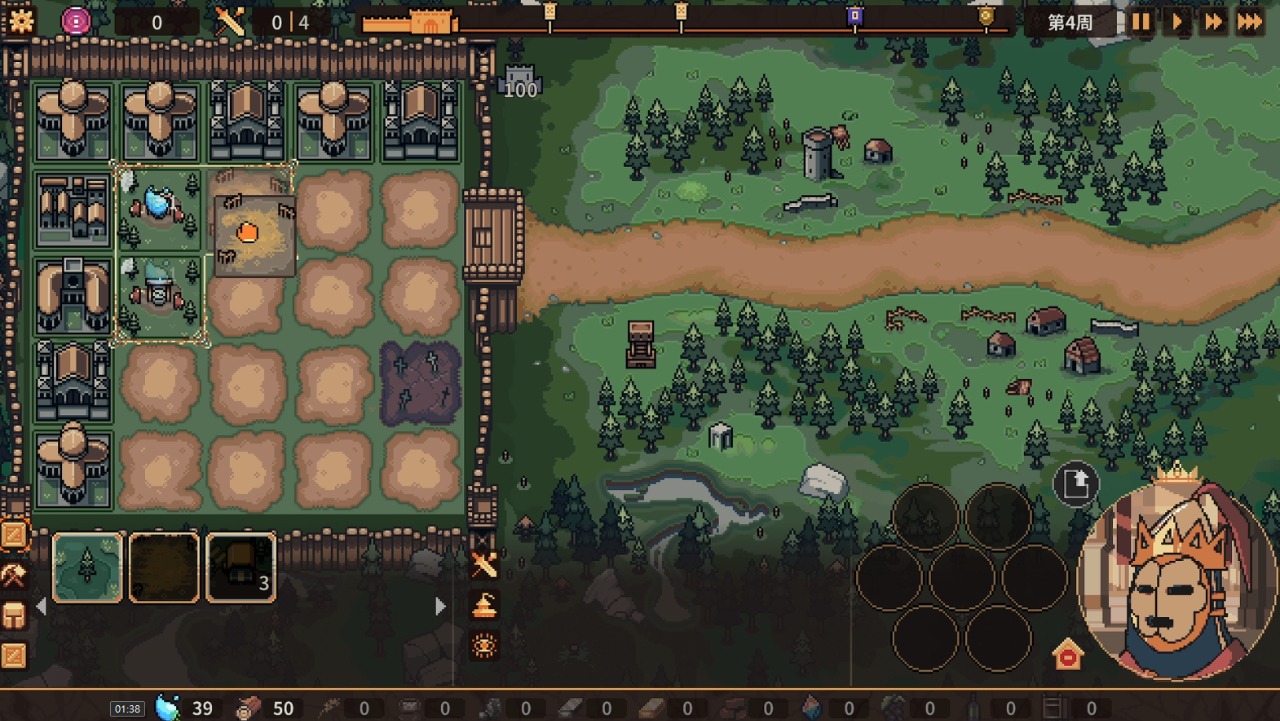Open the gear settings menu
The width and height of the screenshot is (1280, 721).
(x=20, y=20)
